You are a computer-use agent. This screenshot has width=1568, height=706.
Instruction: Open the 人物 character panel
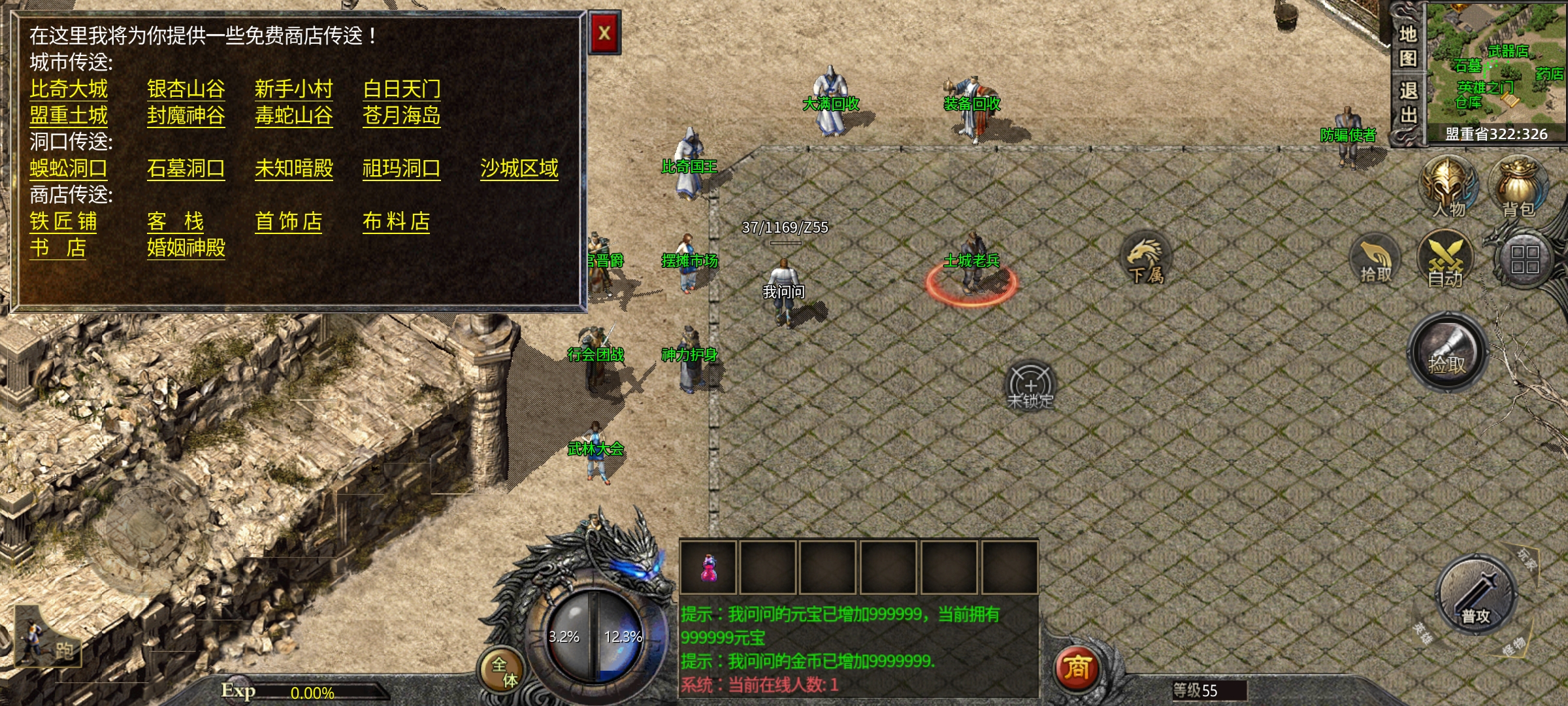click(1448, 188)
